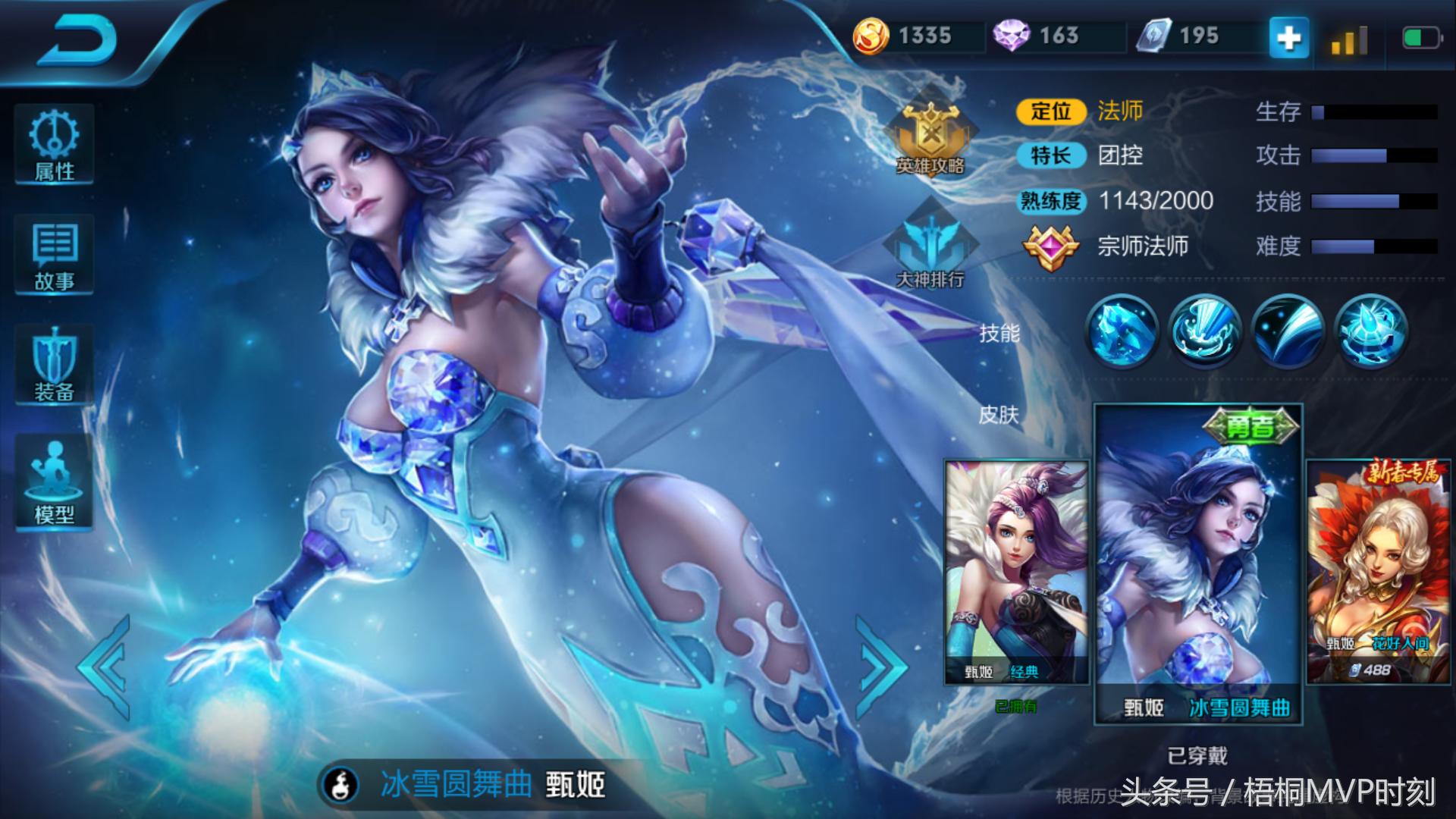
Task: Select the second water swirl skill icon
Action: (1205, 331)
